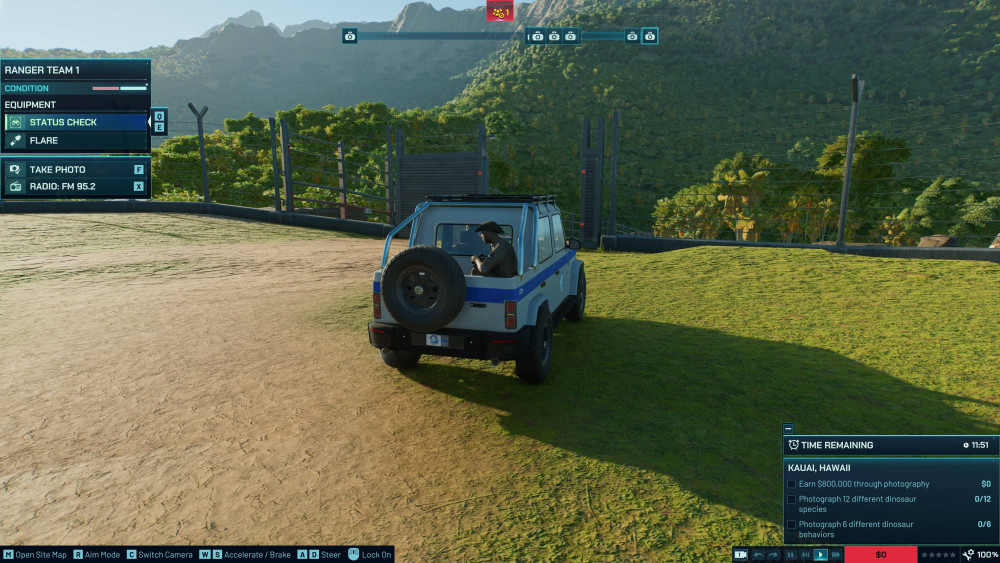
Task: Select the step-forward slow speed button
Action: (x=806, y=554)
